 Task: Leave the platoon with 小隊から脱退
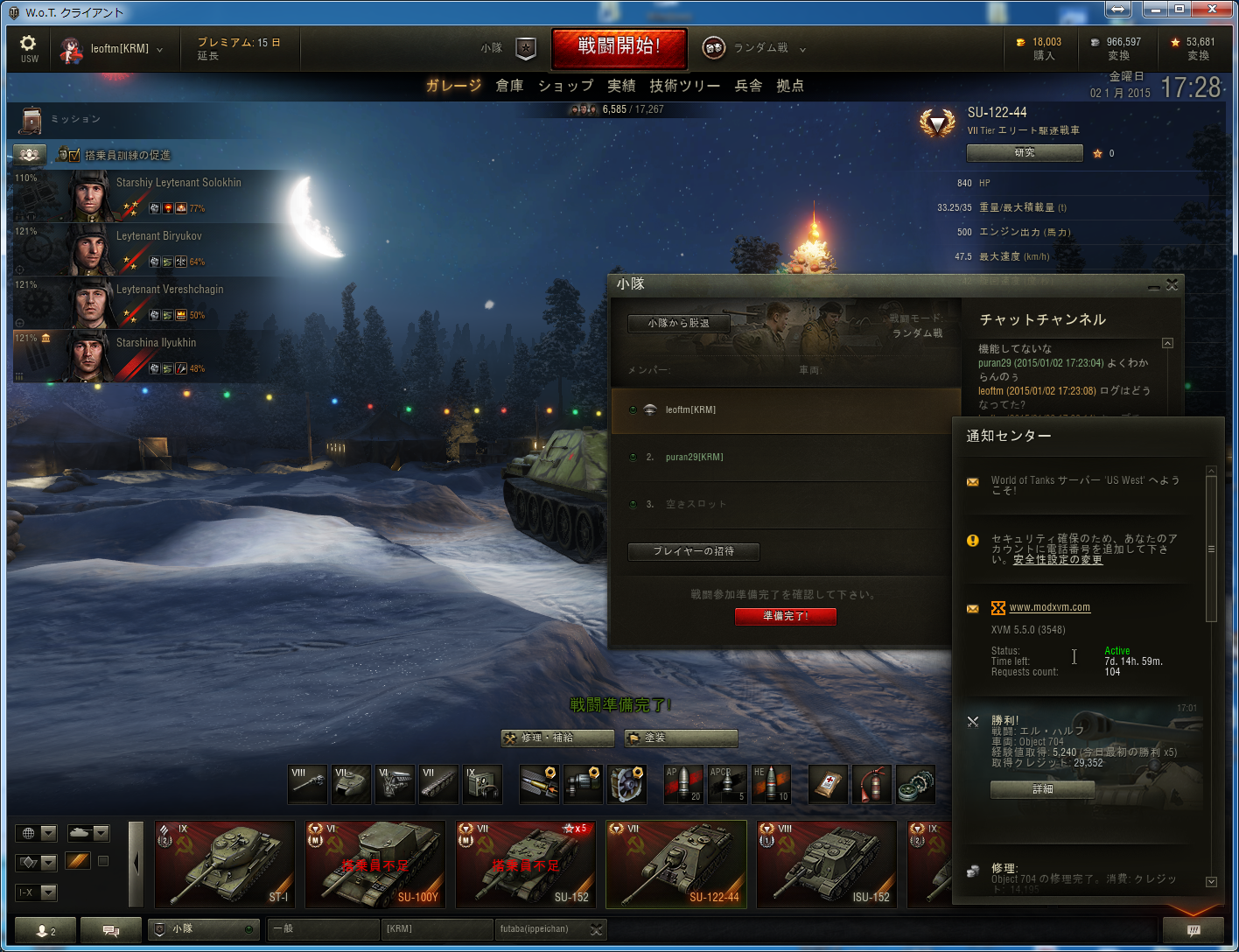678,324
